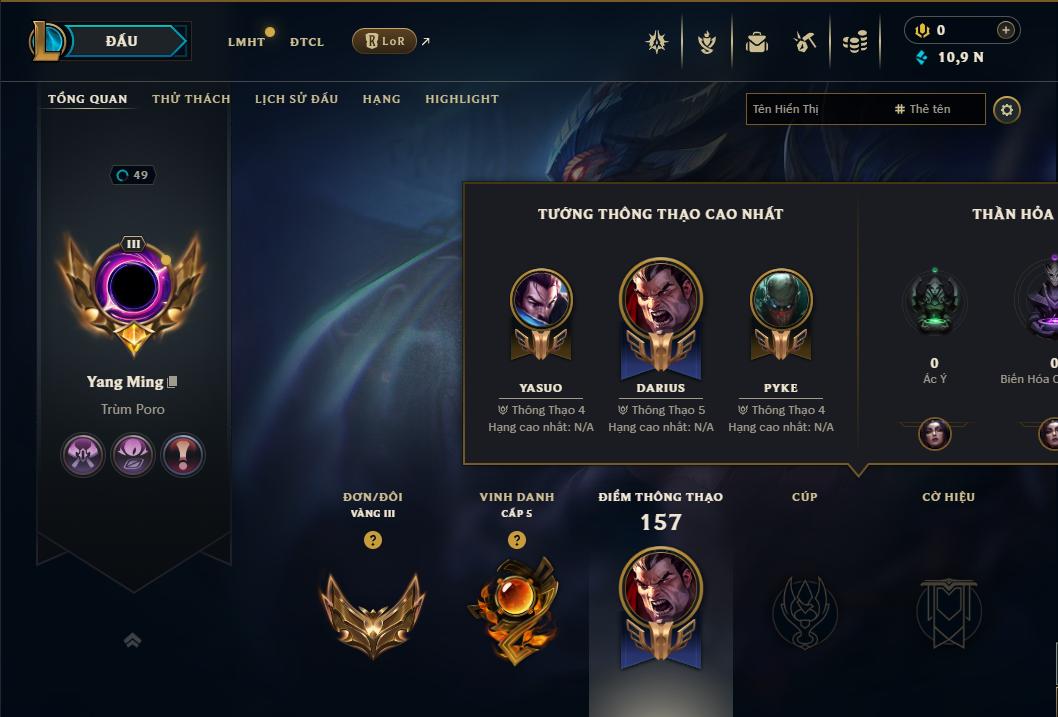Switch to the ĐTCL tab
Screen dimensions: 1058x717
tap(307, 42)
